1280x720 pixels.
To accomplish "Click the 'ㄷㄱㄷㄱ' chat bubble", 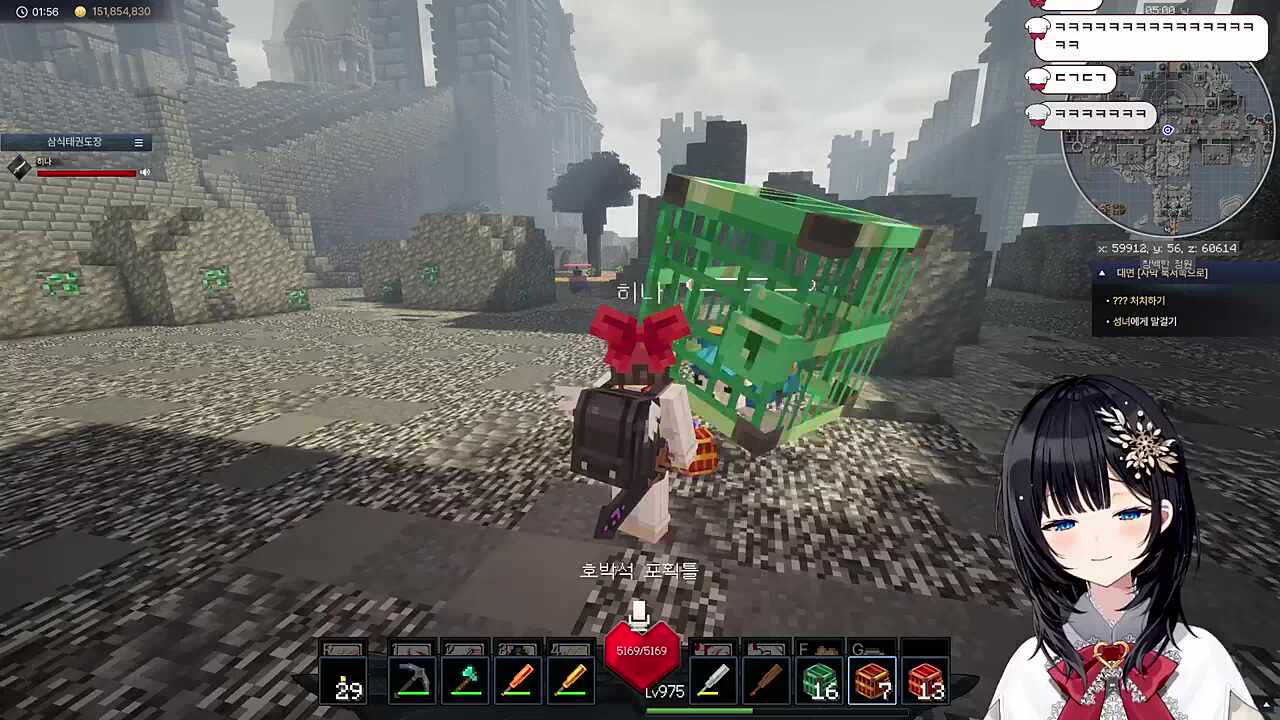I will click(x=1080, y=78).
